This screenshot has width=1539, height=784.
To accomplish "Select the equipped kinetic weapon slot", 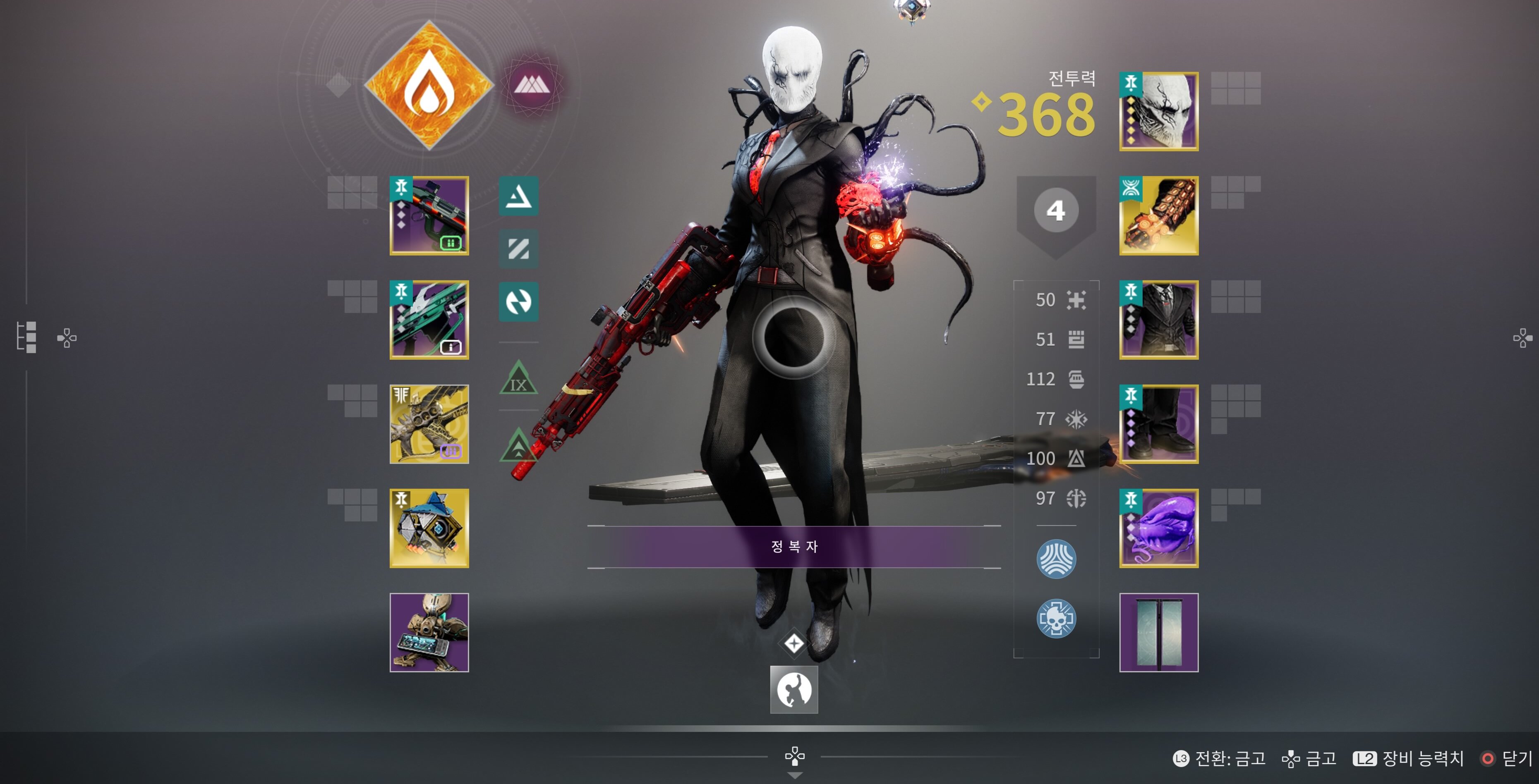I will coord(429,215).
